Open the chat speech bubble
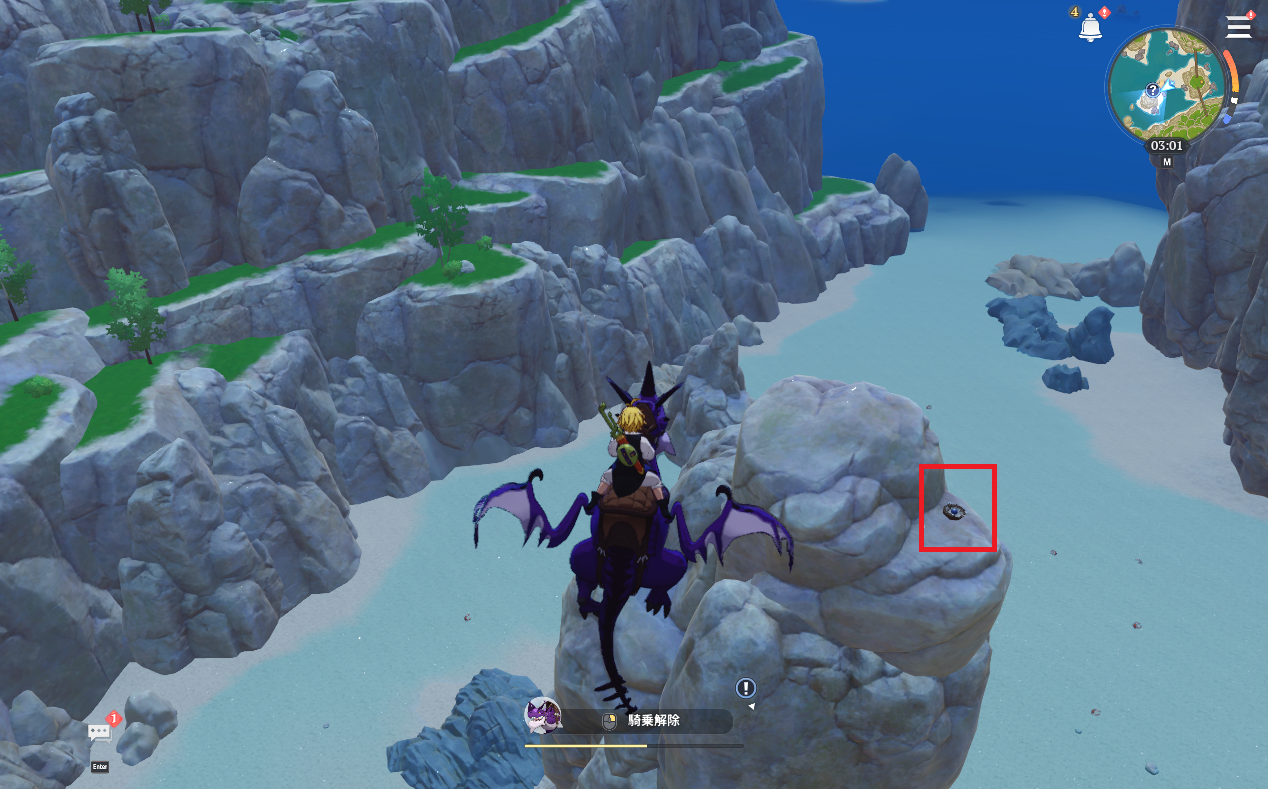This screenshot has height=789, width=1268. (x=99, y=733)
